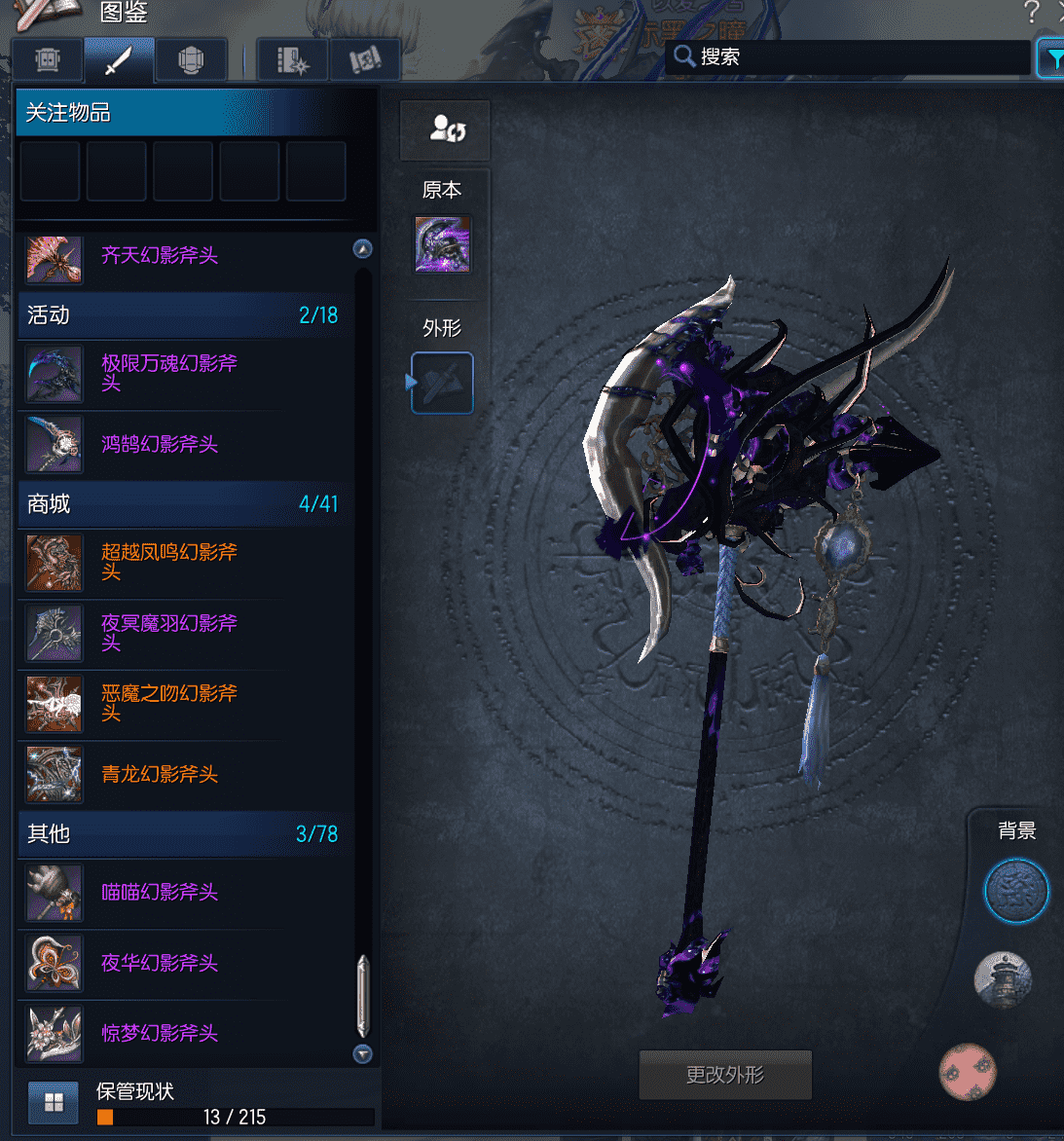Choose 恶魔之吻幻影斧头 from shop list

[169, 703]
